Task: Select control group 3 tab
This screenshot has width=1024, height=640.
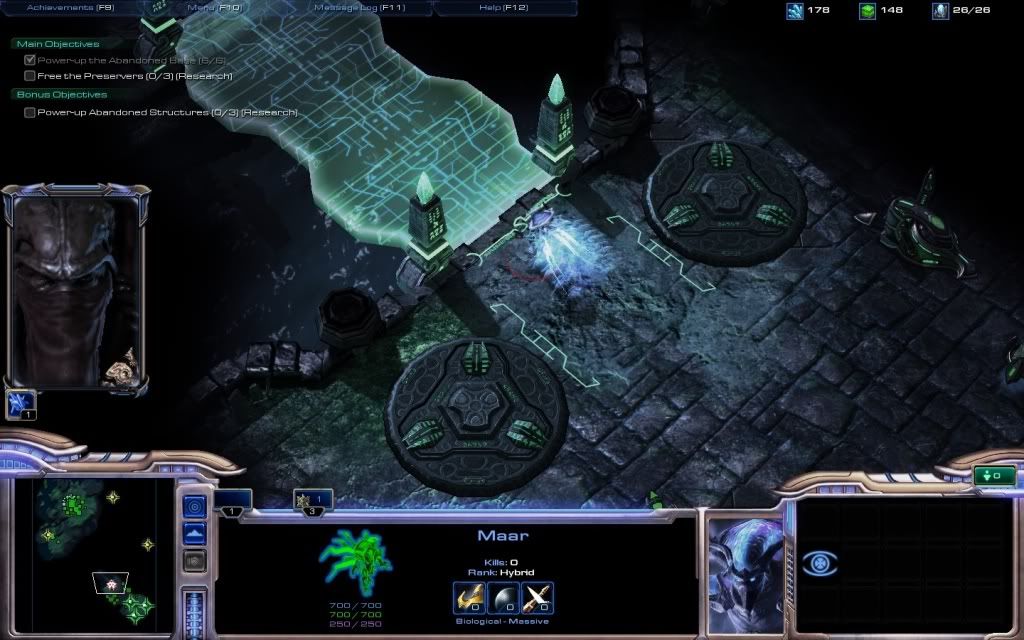Action: pos(313,500)
